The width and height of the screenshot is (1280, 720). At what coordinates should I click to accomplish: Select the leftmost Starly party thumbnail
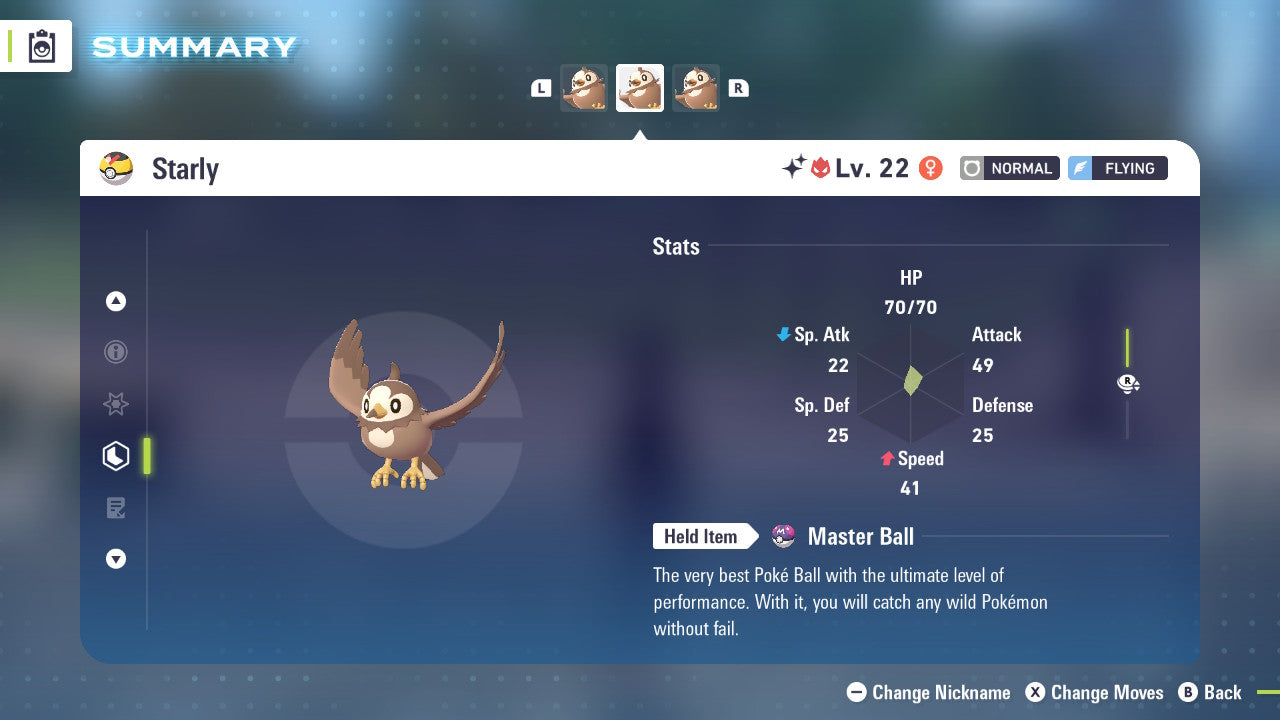584,88
